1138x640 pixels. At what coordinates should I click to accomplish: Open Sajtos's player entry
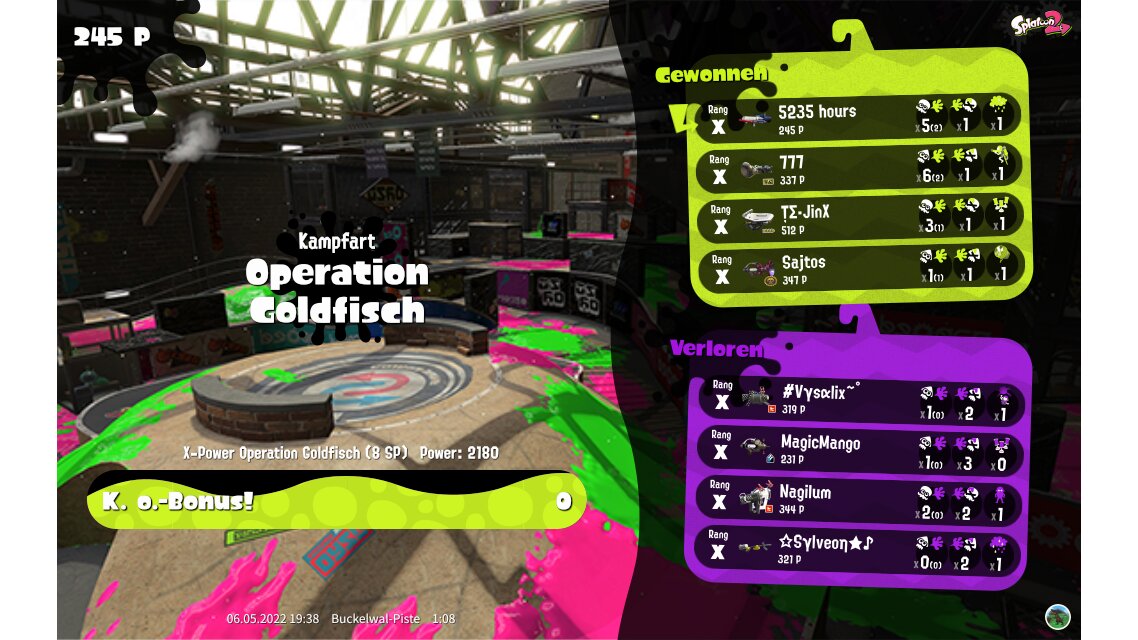(860, 268)
